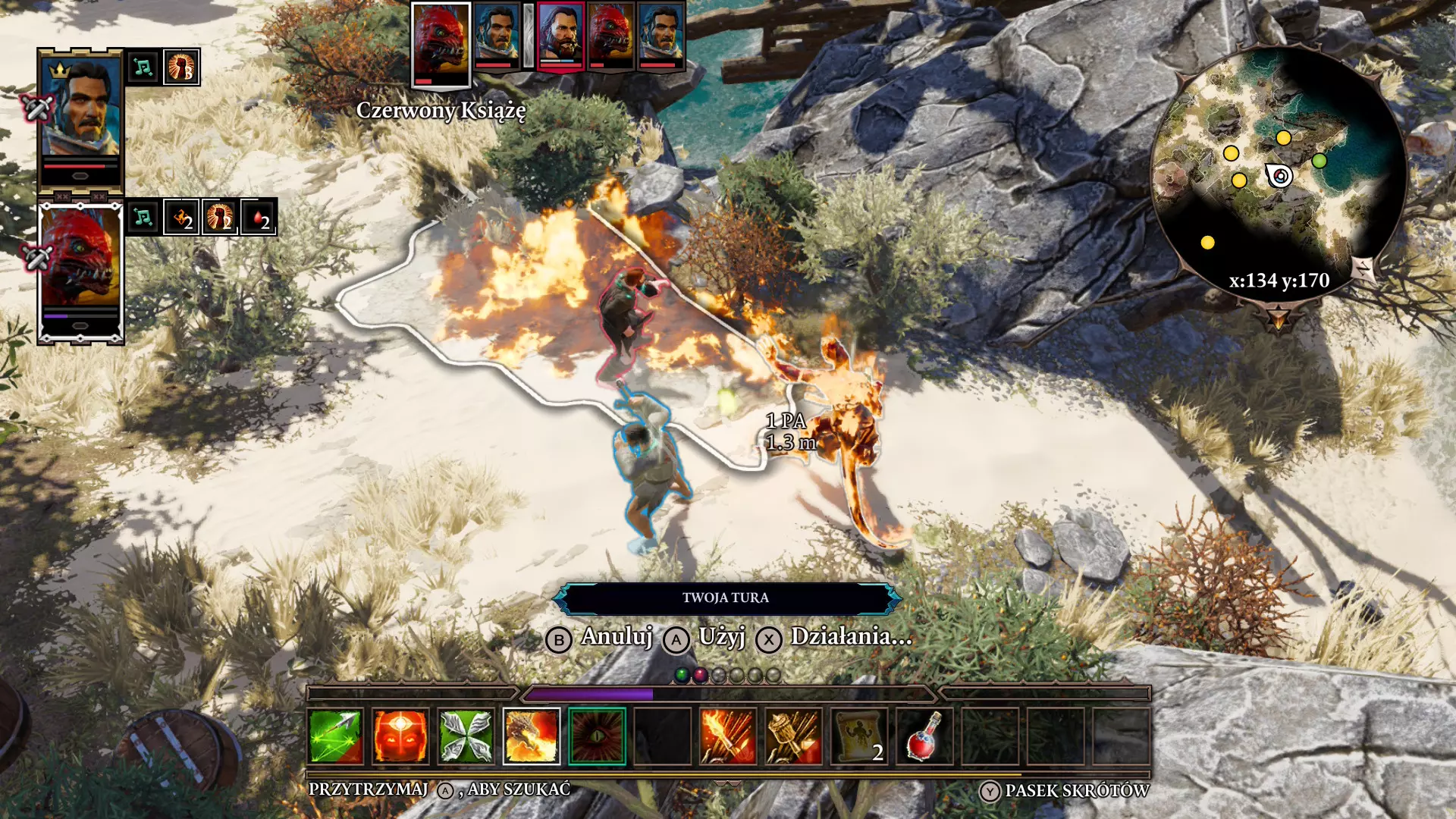Use the four silver feathers skill
The width and height of the screenshot is (1456, 819).
(466, 736)
